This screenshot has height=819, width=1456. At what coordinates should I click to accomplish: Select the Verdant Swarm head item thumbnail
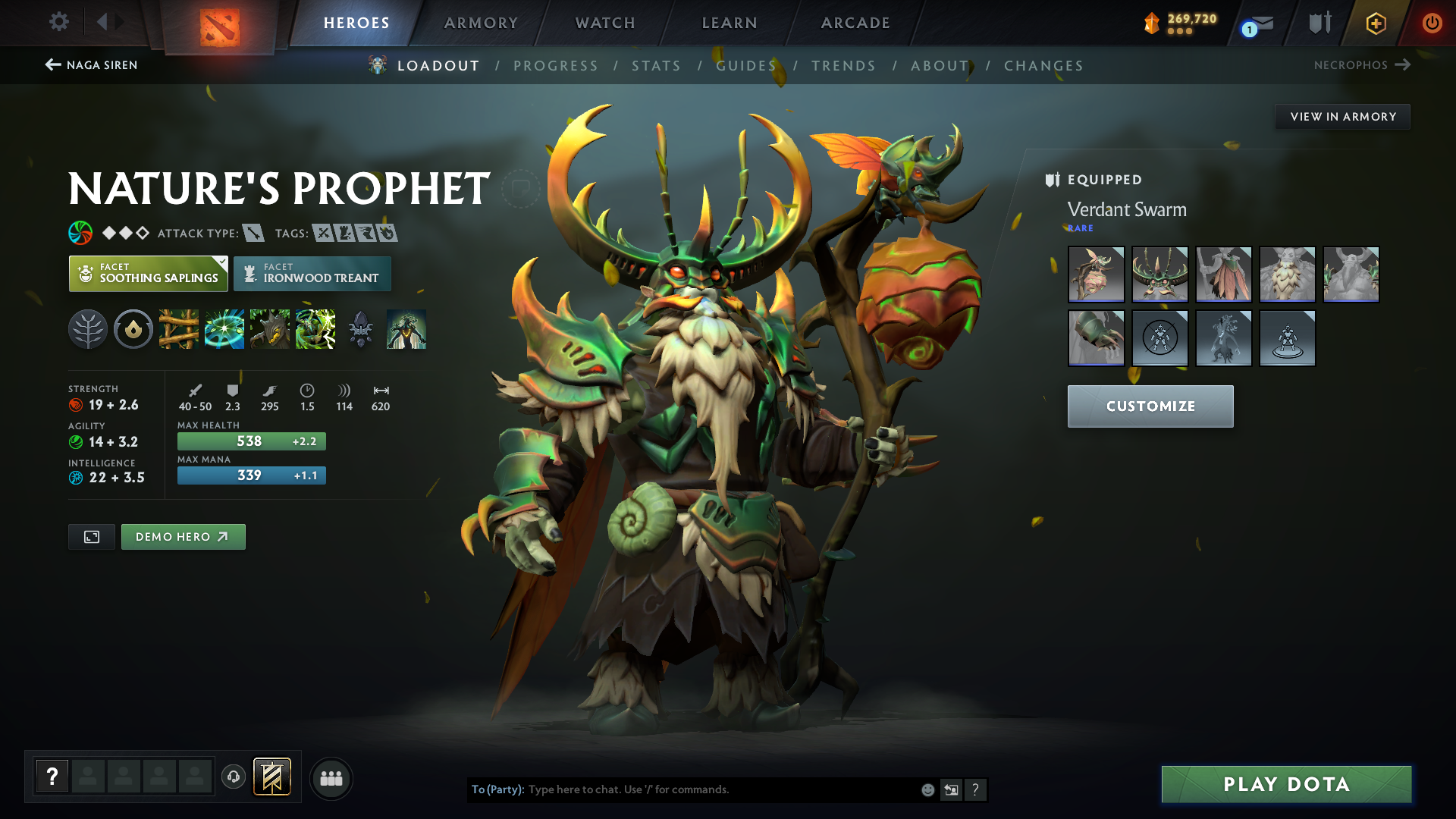tap(1160, 274)
